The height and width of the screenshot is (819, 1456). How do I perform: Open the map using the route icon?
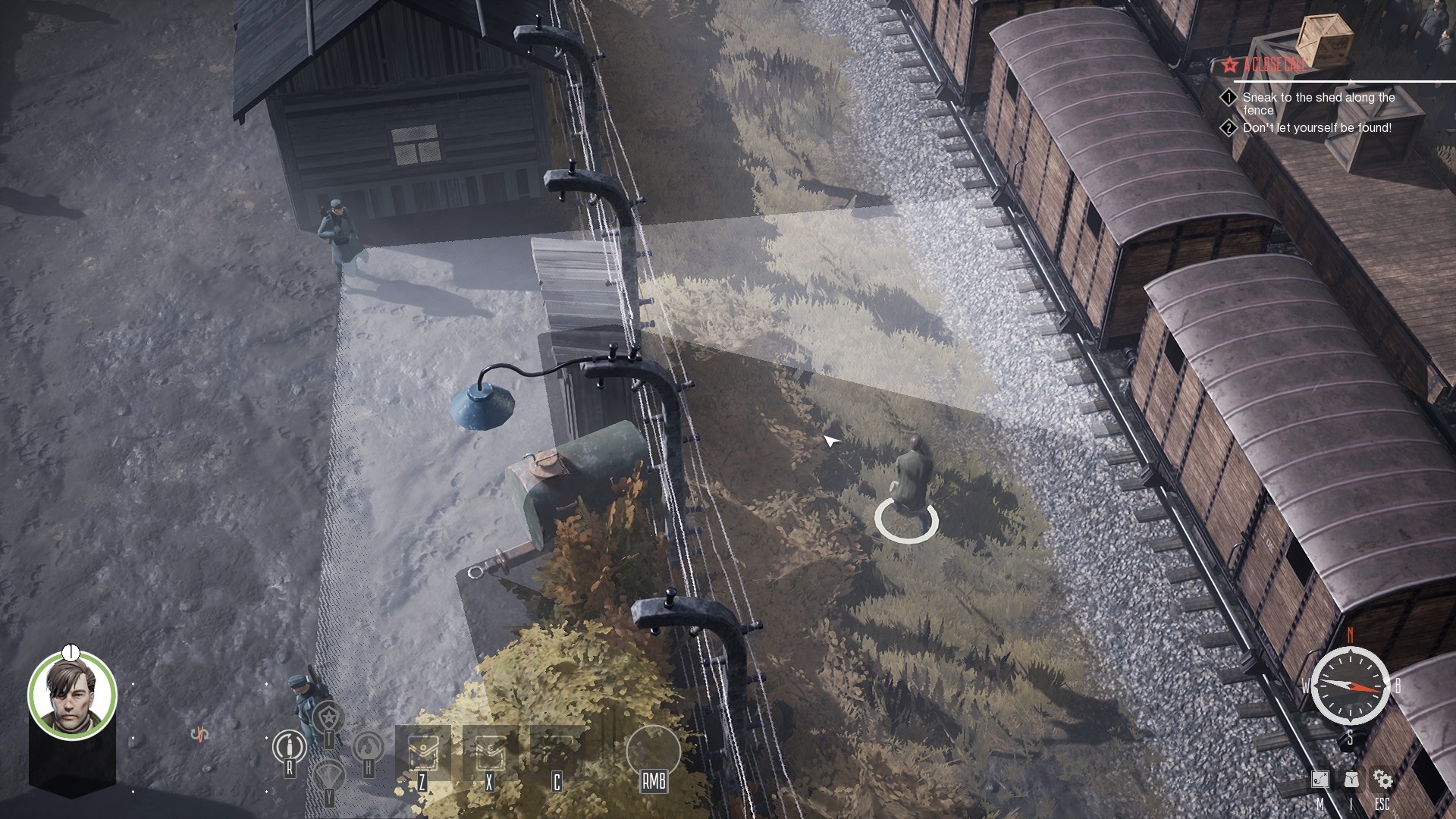[x=1320, y=780]
